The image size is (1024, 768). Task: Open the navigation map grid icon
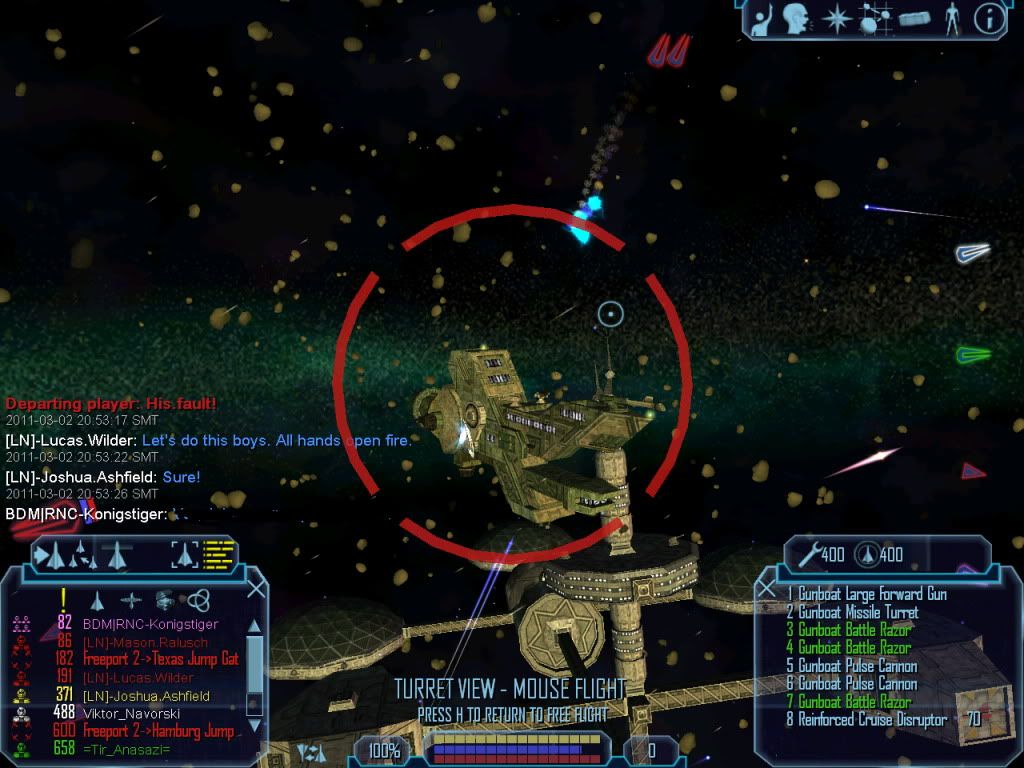coord(875,20)
